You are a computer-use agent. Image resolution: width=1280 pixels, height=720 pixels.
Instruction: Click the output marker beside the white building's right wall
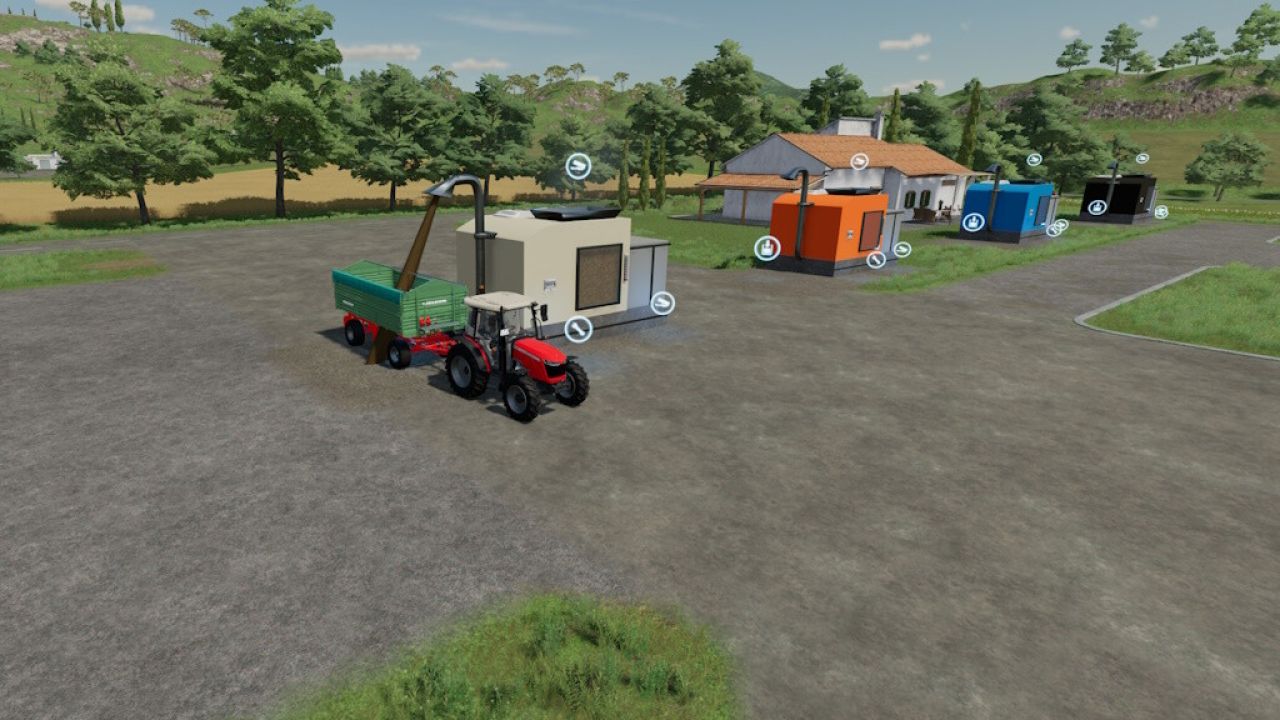662,301
